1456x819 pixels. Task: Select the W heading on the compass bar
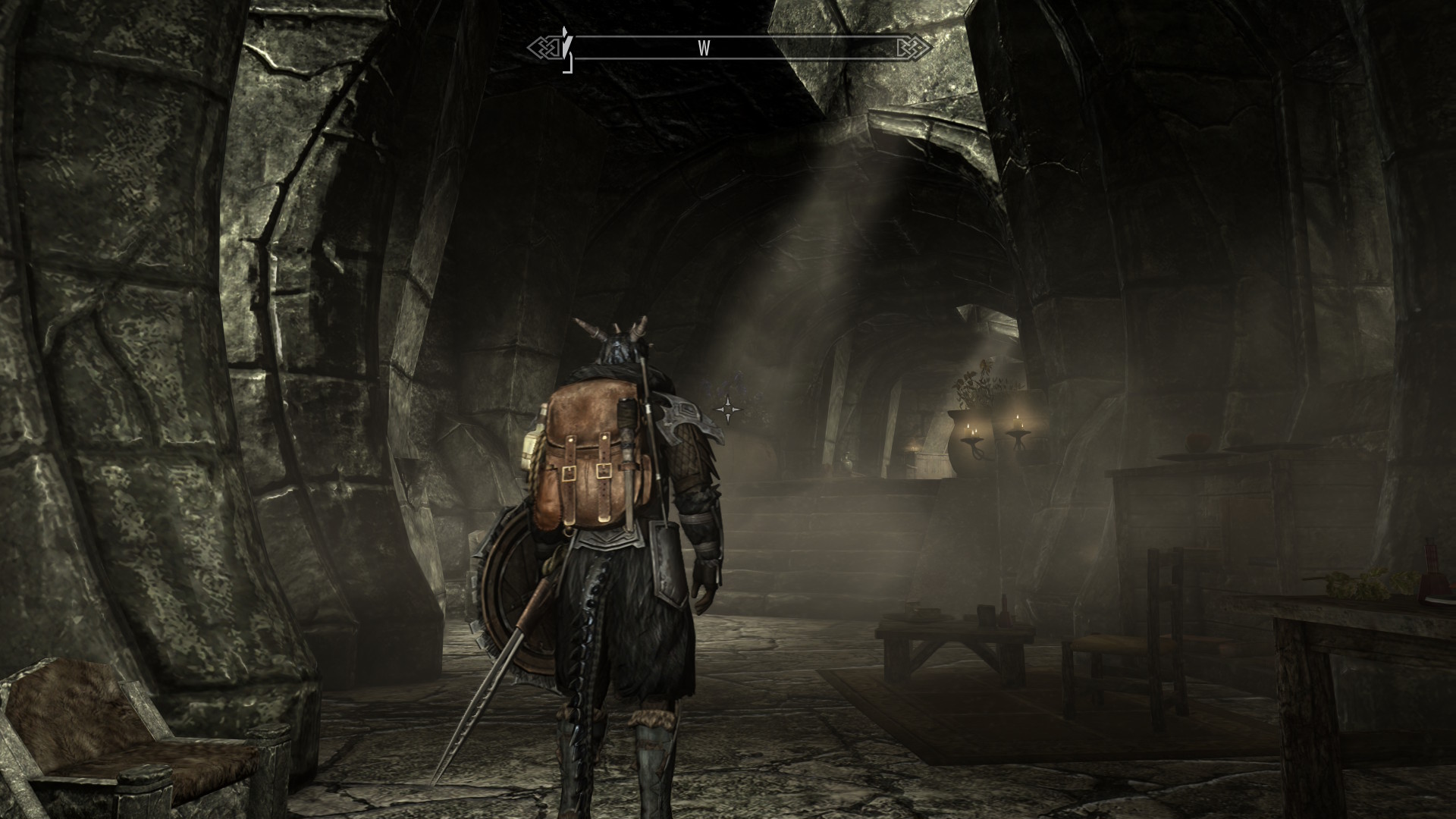point(704,49)
